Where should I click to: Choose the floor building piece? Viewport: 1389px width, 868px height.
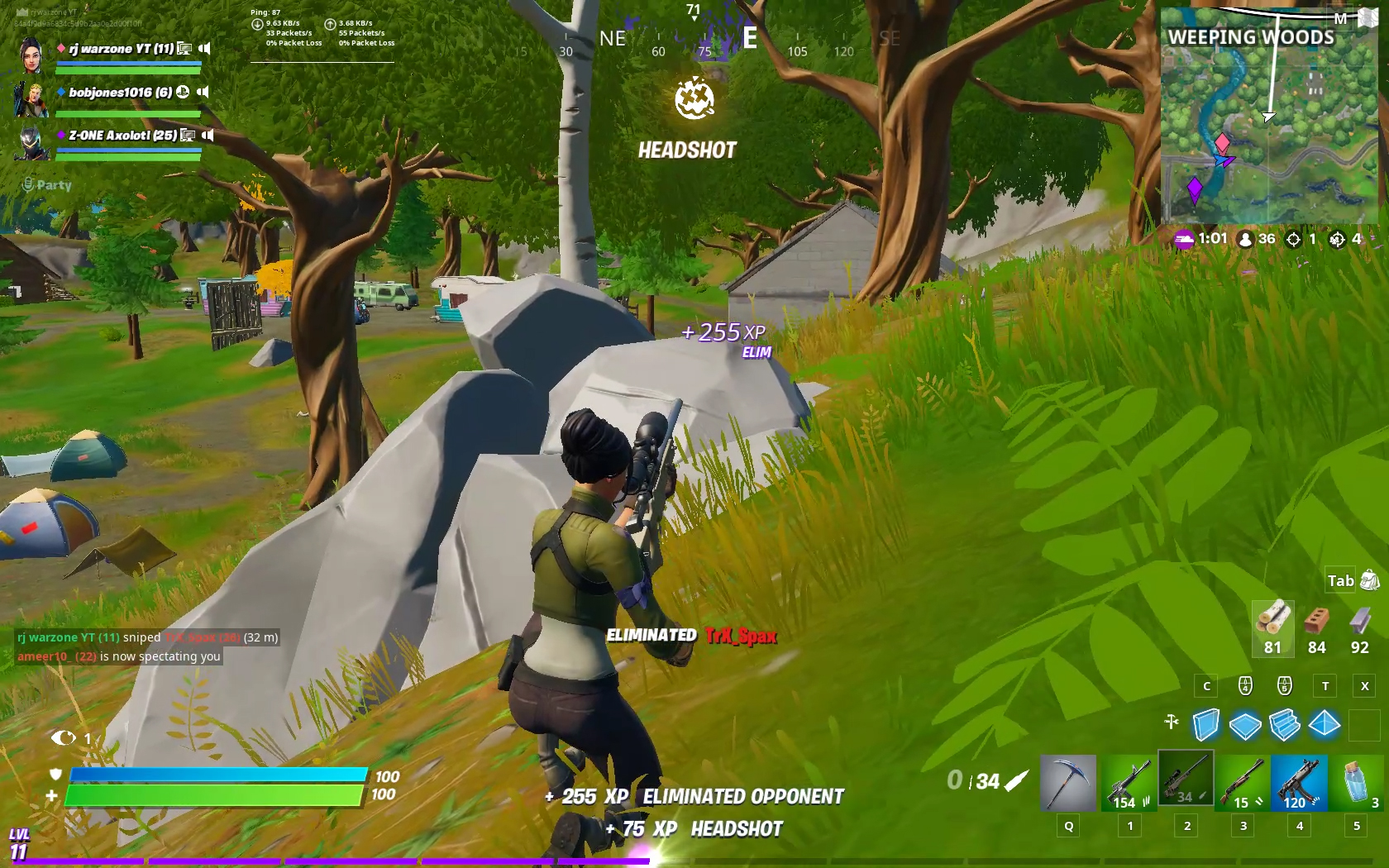[1245, 726]
